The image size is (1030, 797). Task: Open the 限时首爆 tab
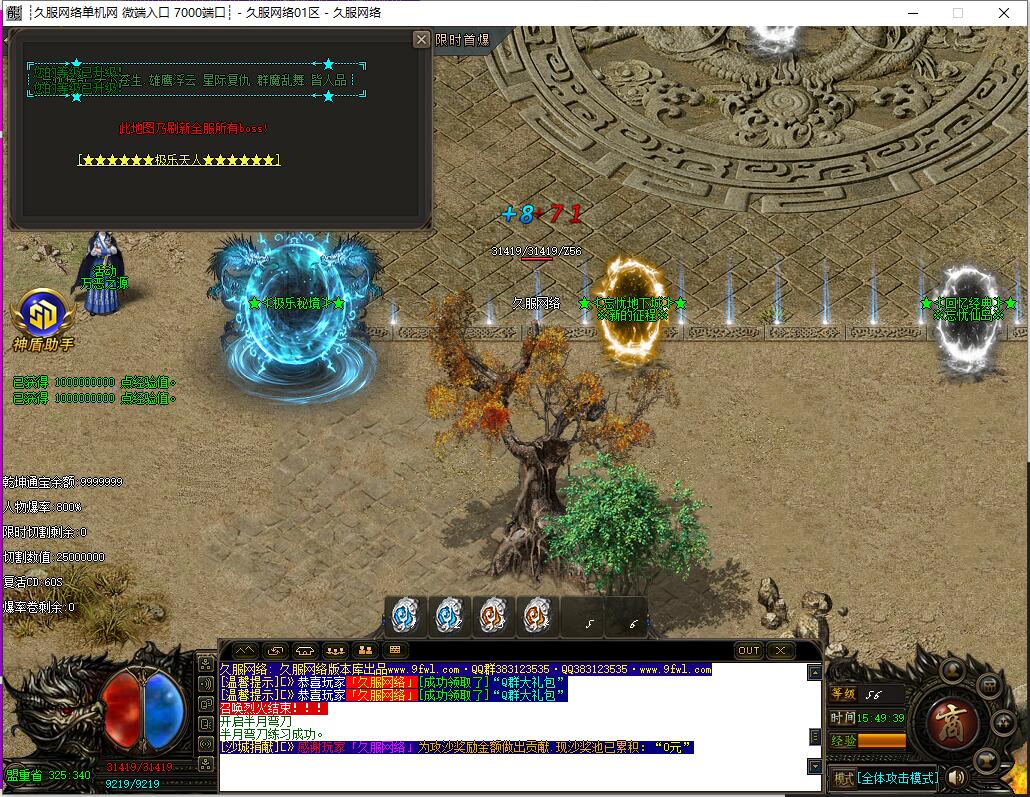462,40
